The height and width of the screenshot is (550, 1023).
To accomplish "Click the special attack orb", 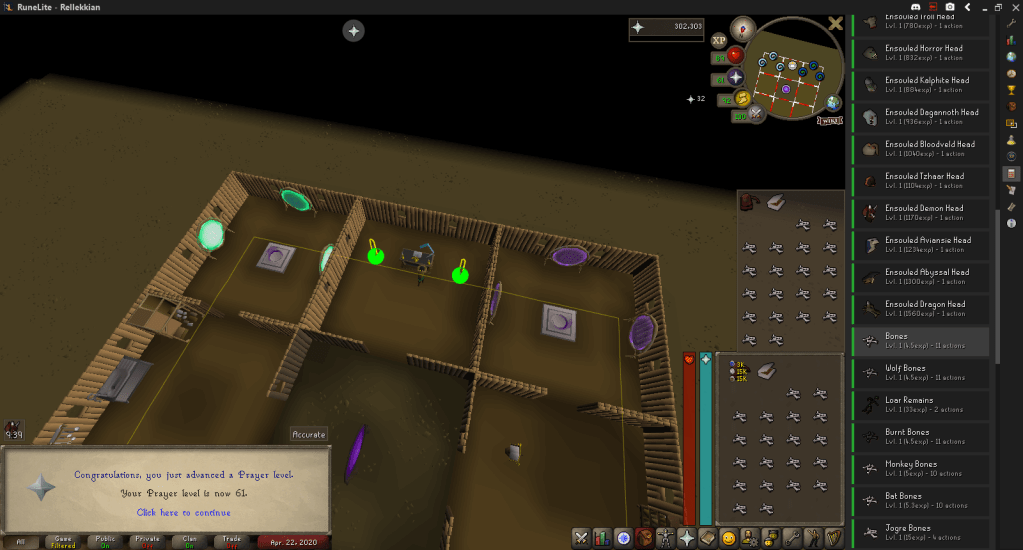I will [x=756, y=114].
